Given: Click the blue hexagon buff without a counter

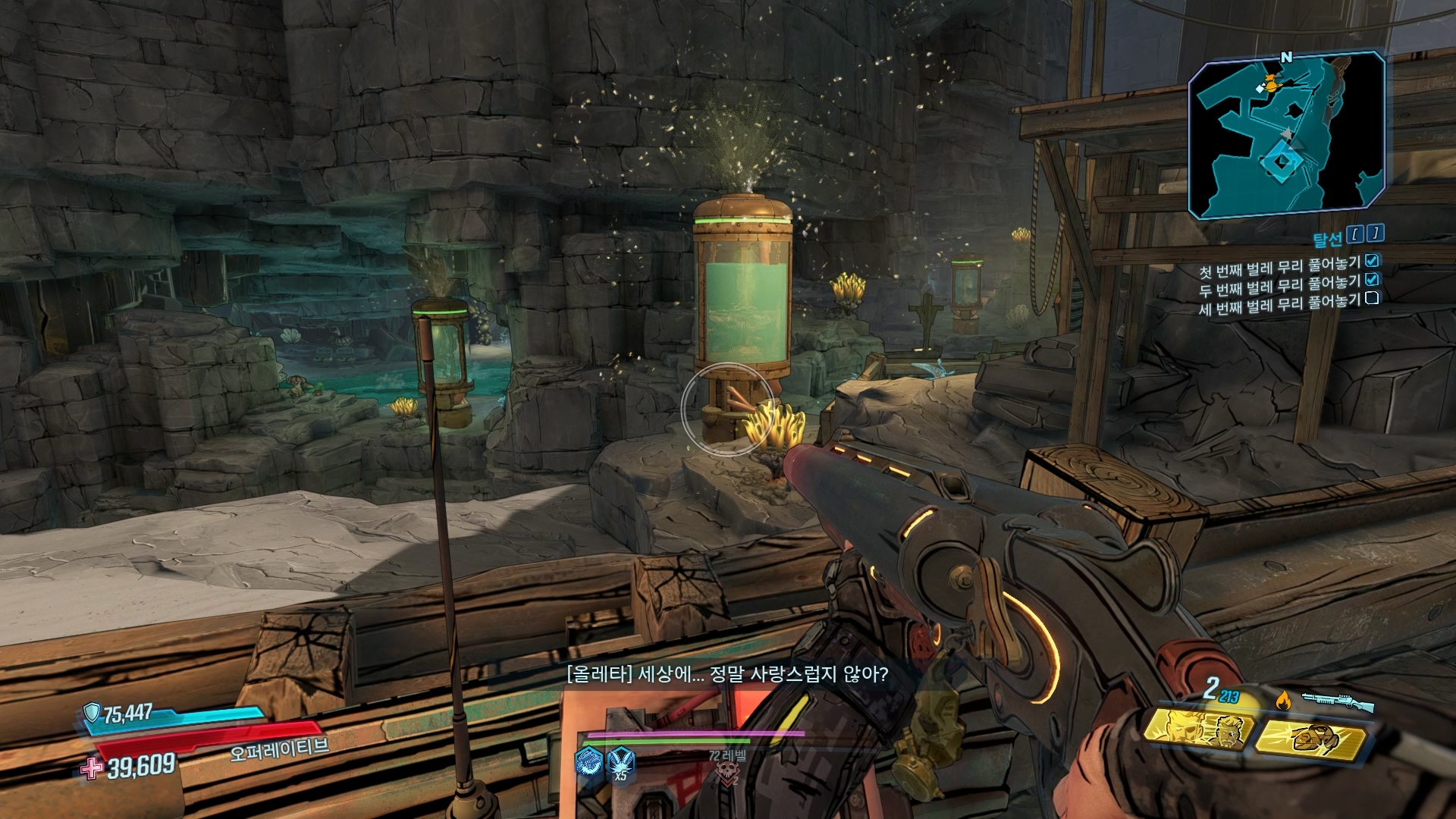Looking at the screenshot, I should (588, 761).
